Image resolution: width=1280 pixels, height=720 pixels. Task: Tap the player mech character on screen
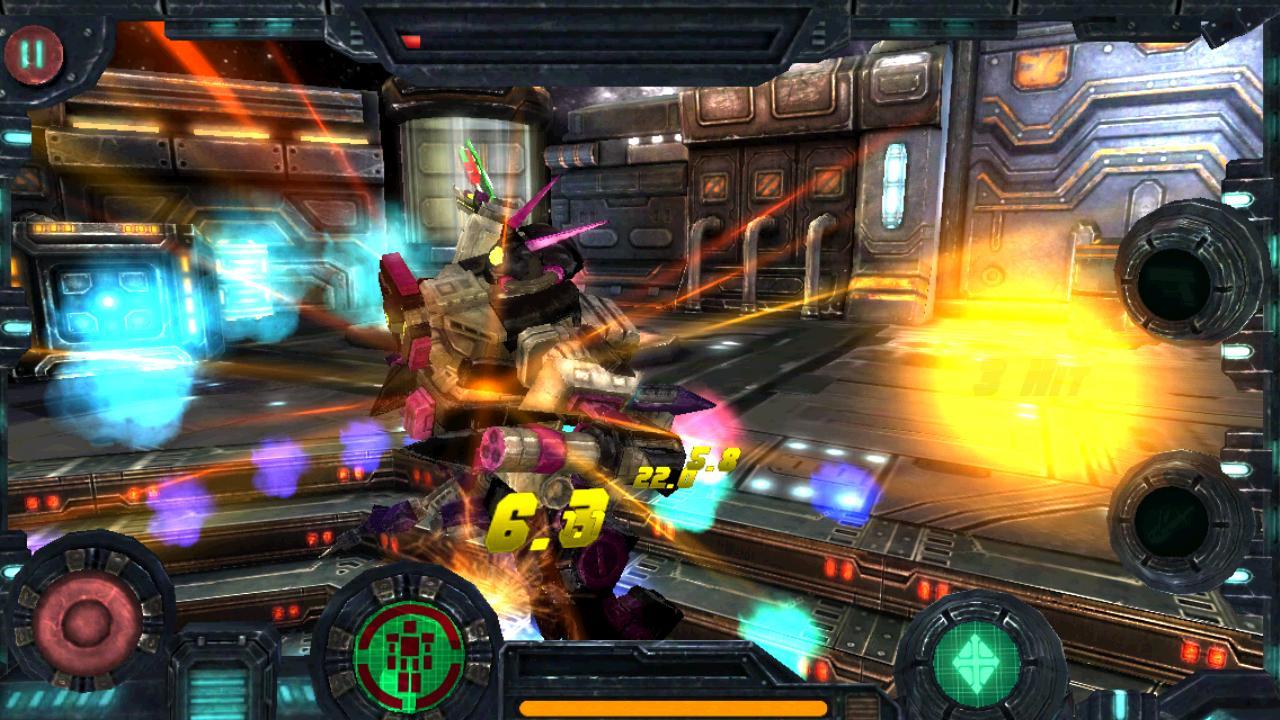[x=500, y=330]
